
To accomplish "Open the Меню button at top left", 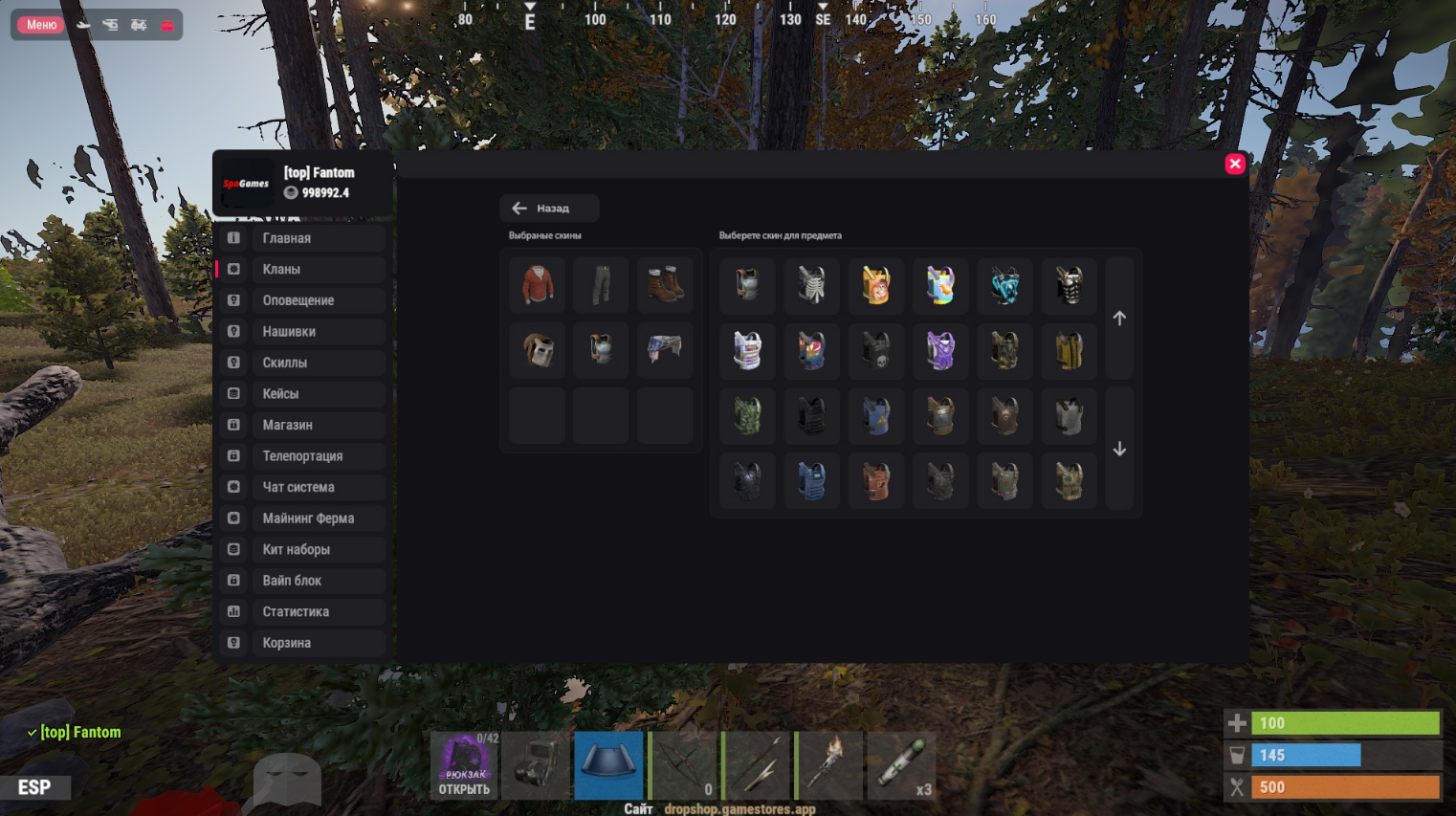I will click(x=41, y=25).
